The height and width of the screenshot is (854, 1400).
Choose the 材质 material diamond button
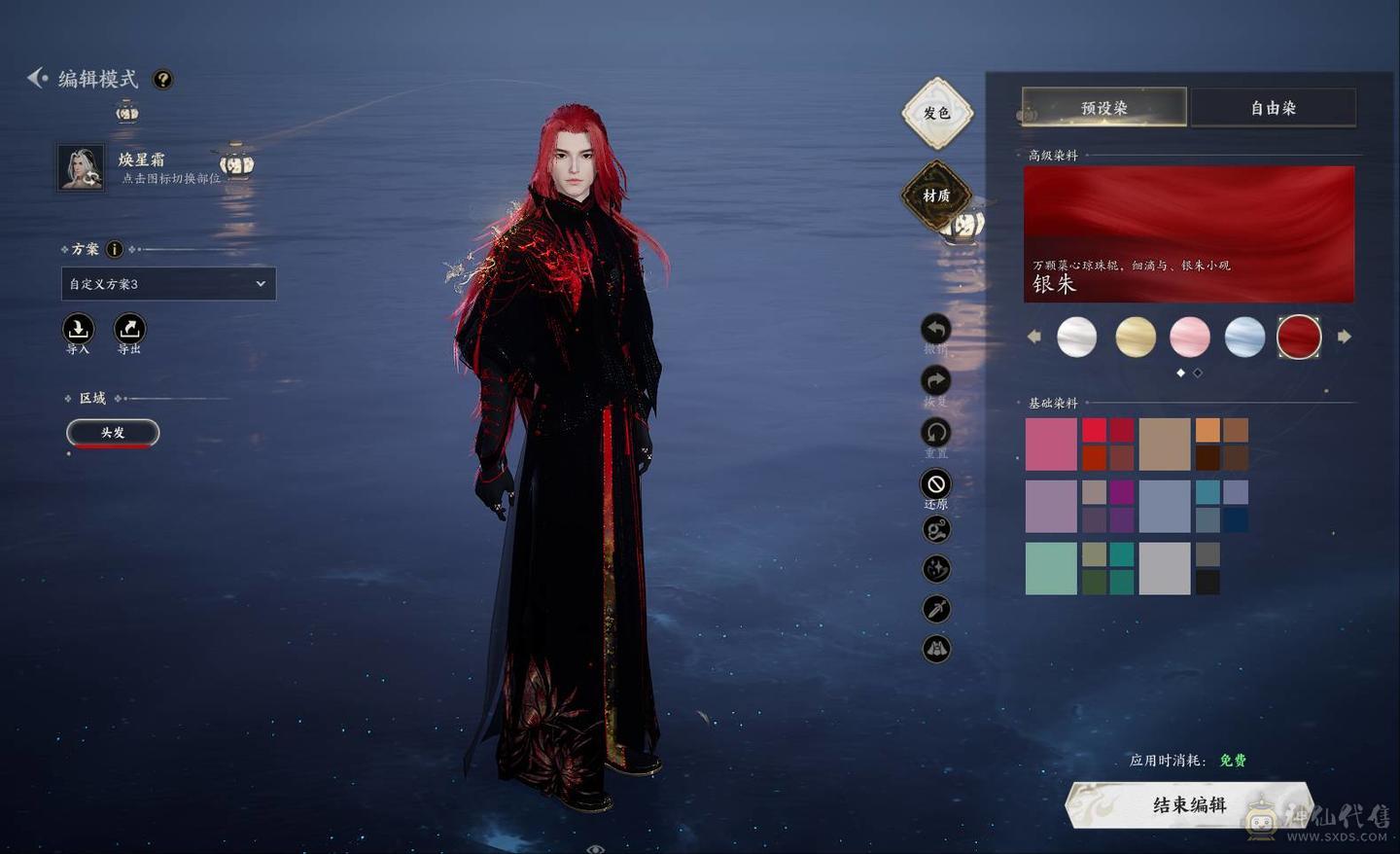pyautogui.click(x=936, y=196)
